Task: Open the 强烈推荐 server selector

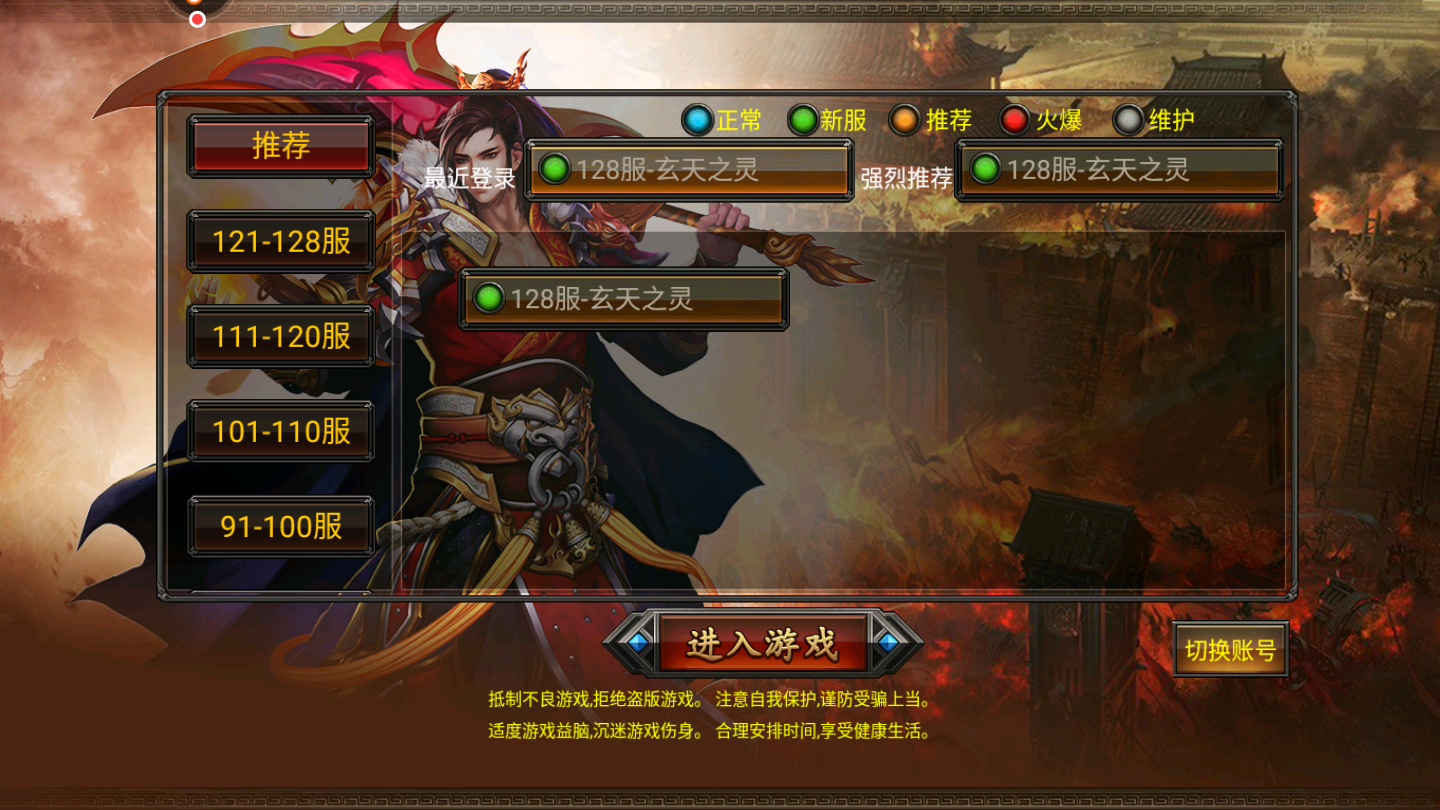Action: point(1120,170)
